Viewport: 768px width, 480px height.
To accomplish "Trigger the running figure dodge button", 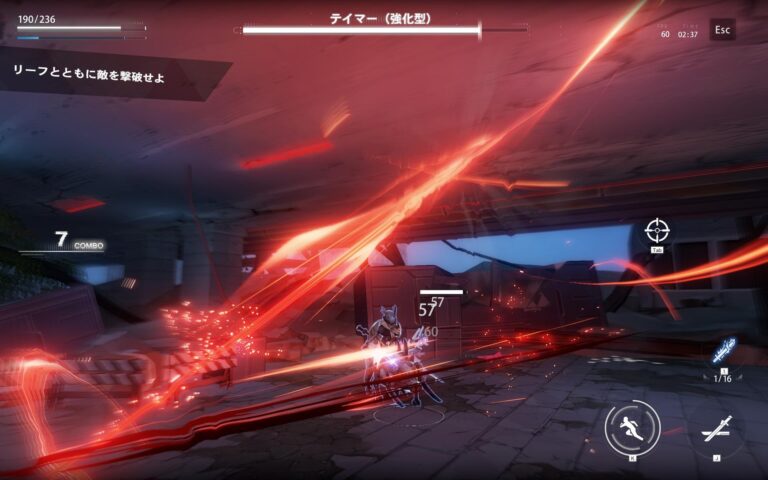I will (x=632, y=429).
